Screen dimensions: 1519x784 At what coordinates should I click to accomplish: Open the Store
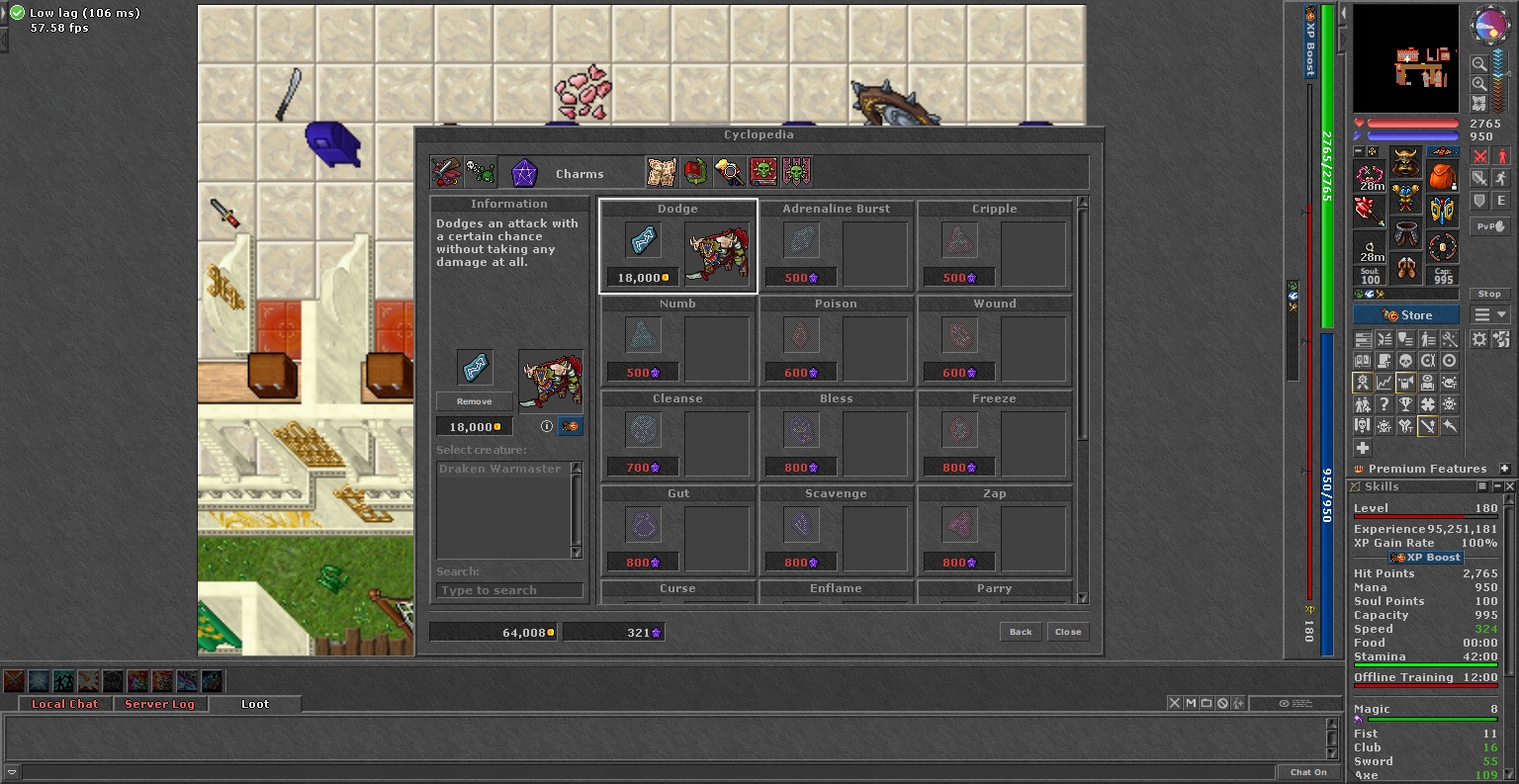[x=1406, y=315]
